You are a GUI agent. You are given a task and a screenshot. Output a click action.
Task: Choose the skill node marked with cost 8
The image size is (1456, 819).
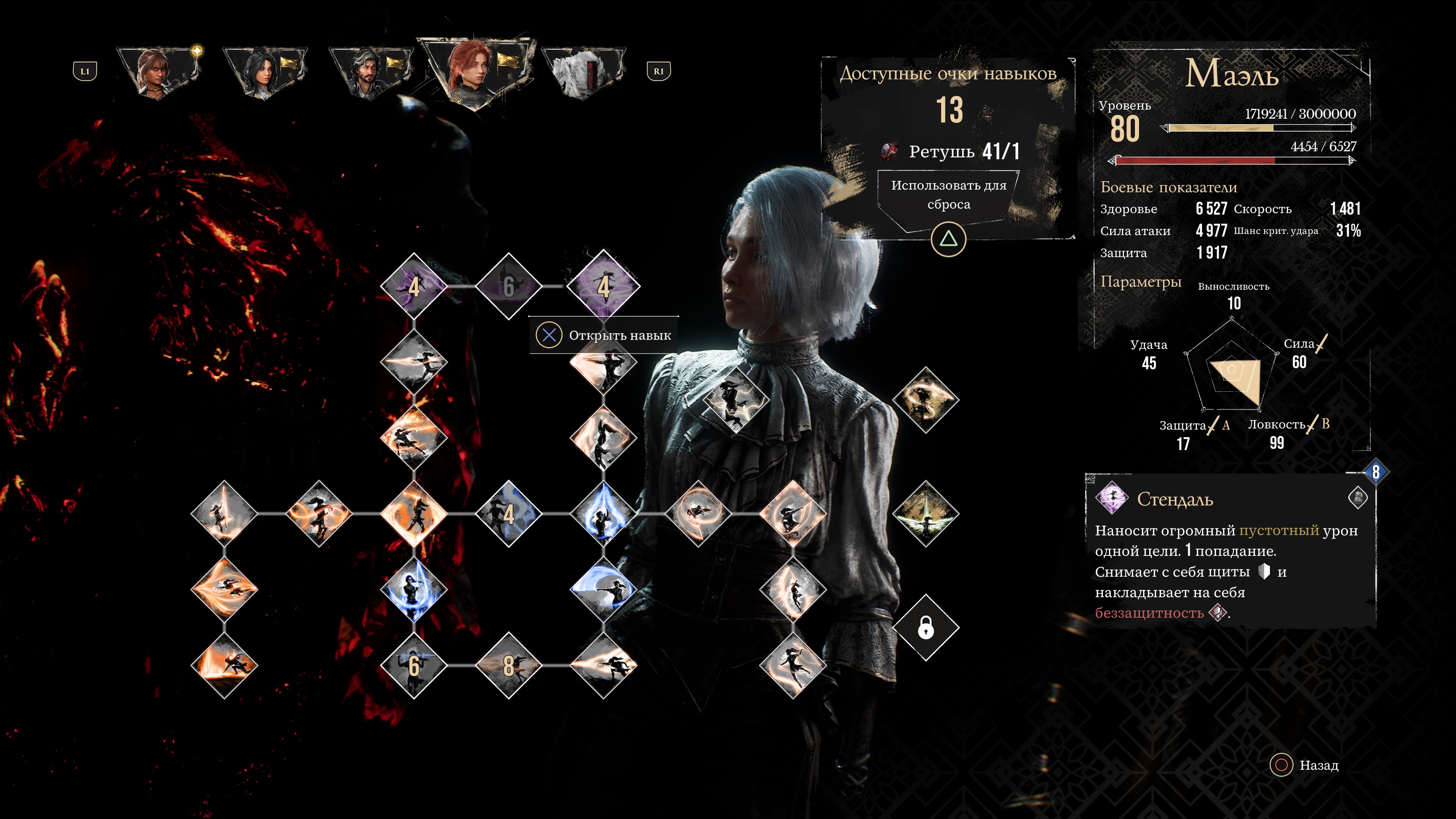(x=508, y=665)
